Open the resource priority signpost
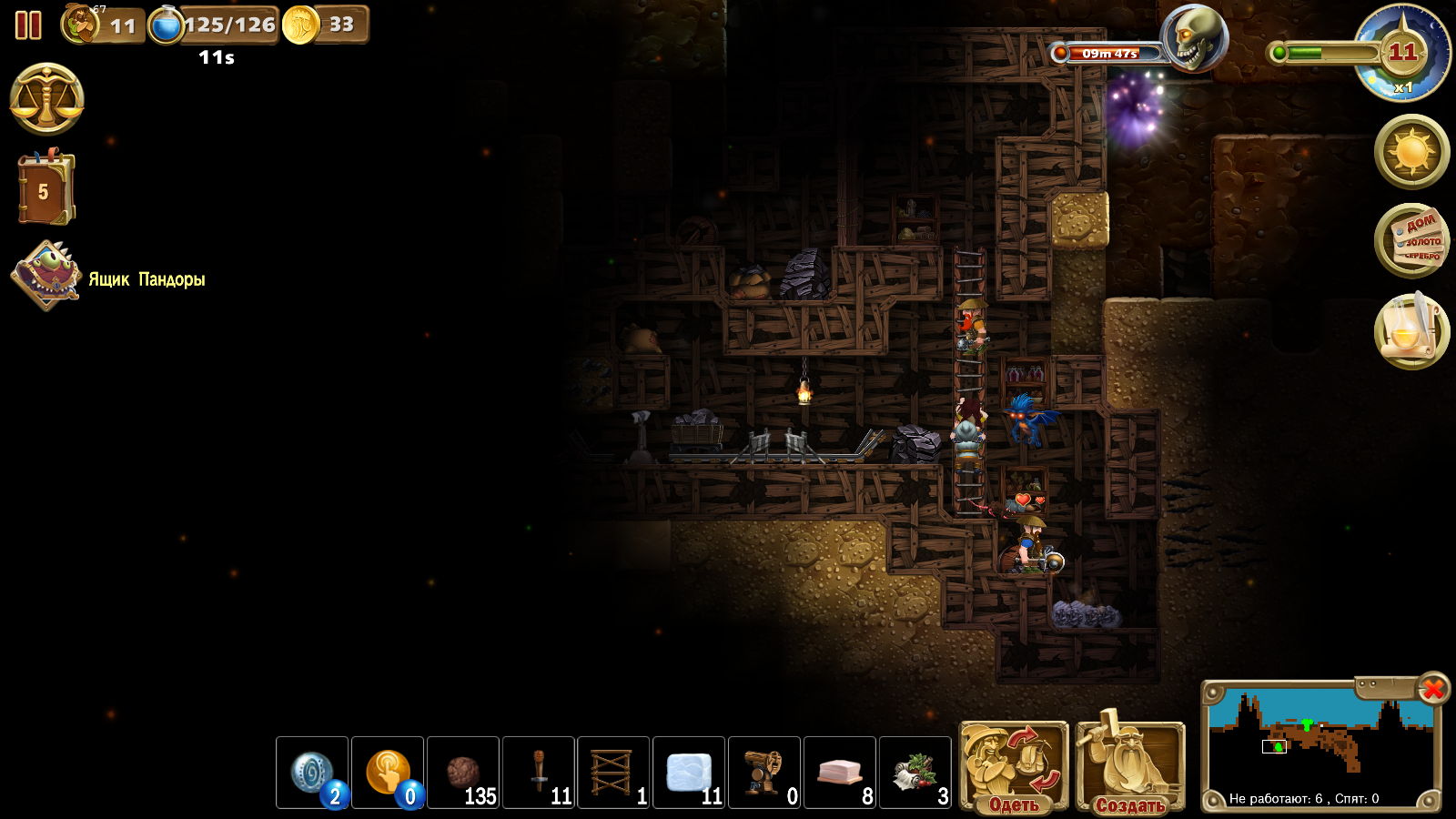This screenshot has height=819, width=1456. [1411, 240]
